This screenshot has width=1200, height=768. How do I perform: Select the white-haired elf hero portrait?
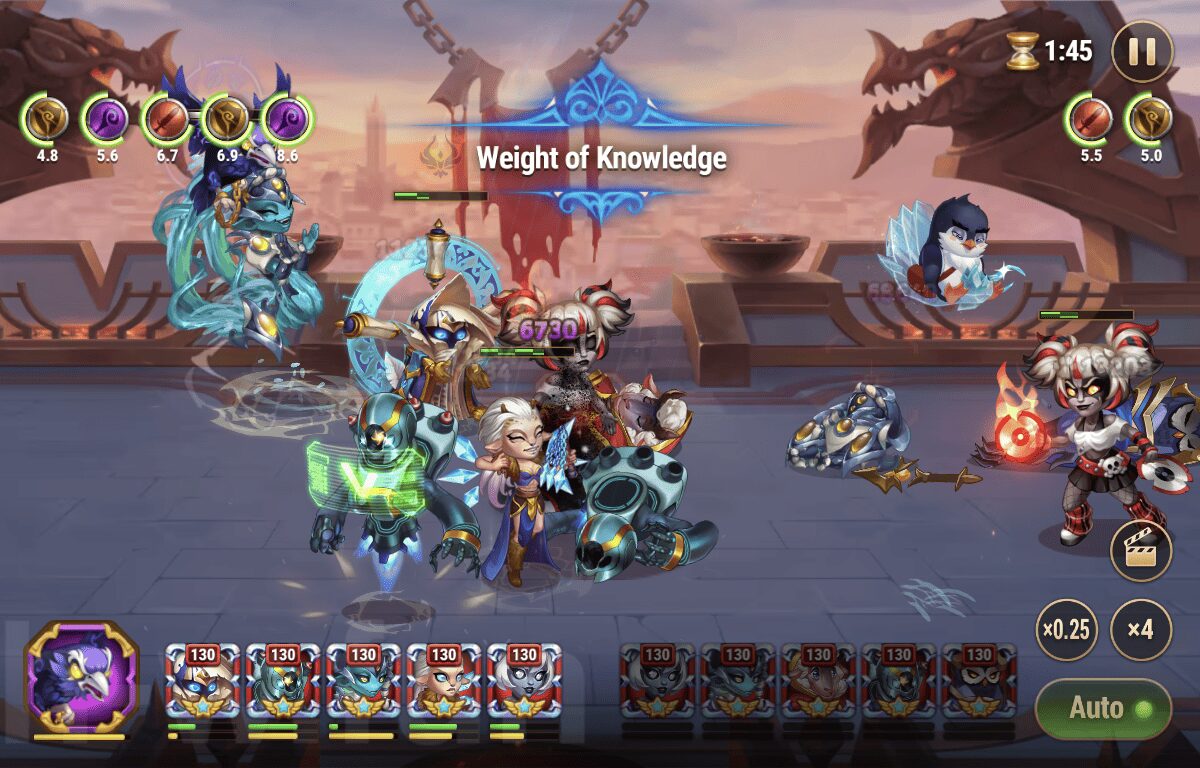click(x=444, y=681)
